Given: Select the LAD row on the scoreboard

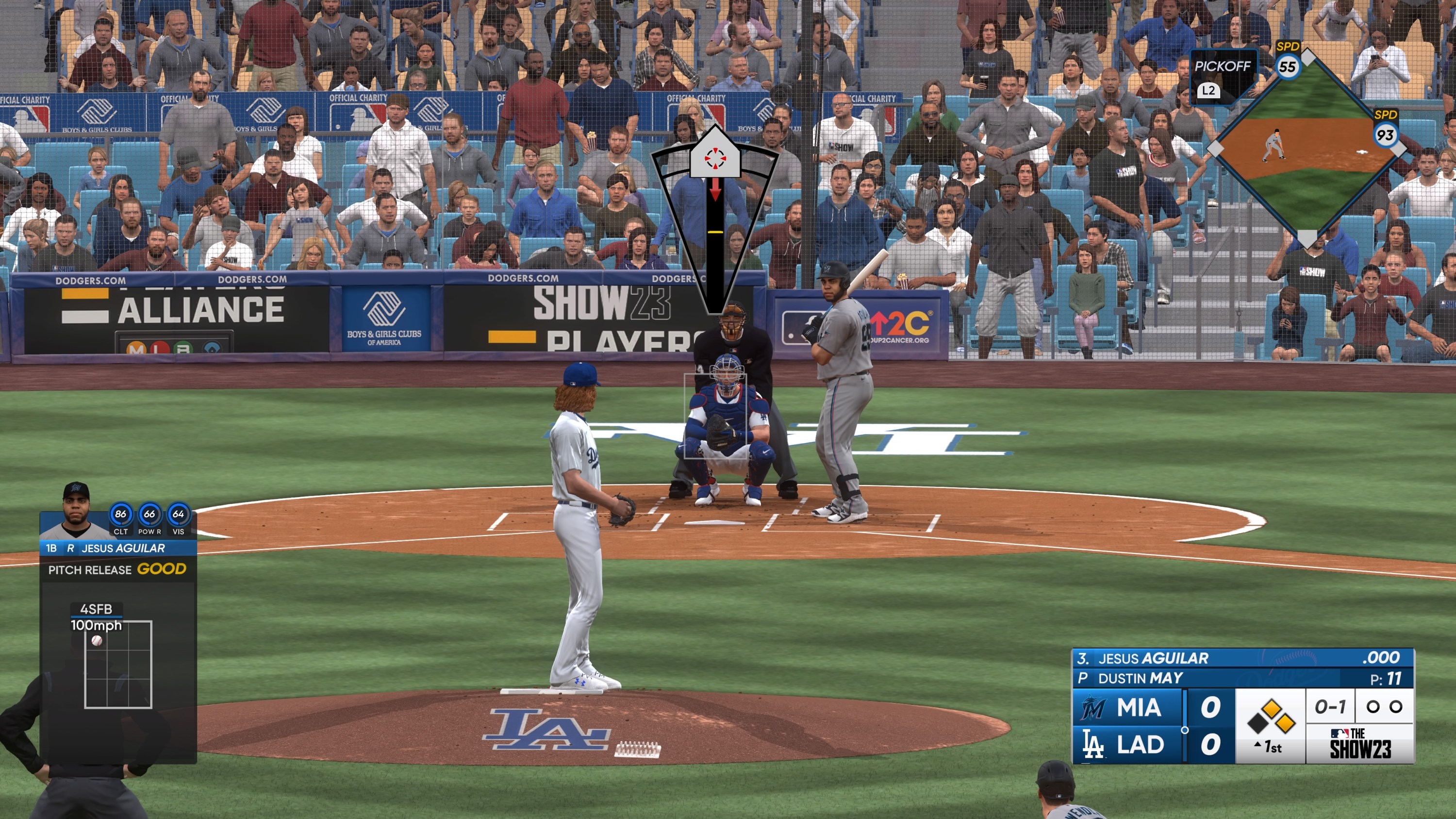Looking at the screenshot, I should [1142, 745].
